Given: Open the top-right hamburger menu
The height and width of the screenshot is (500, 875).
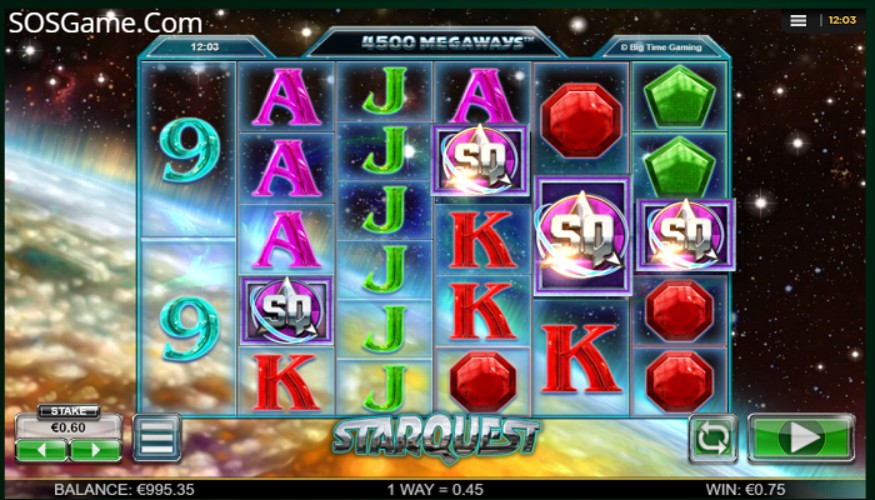Looking at the screenshot, I should point(798,20).
